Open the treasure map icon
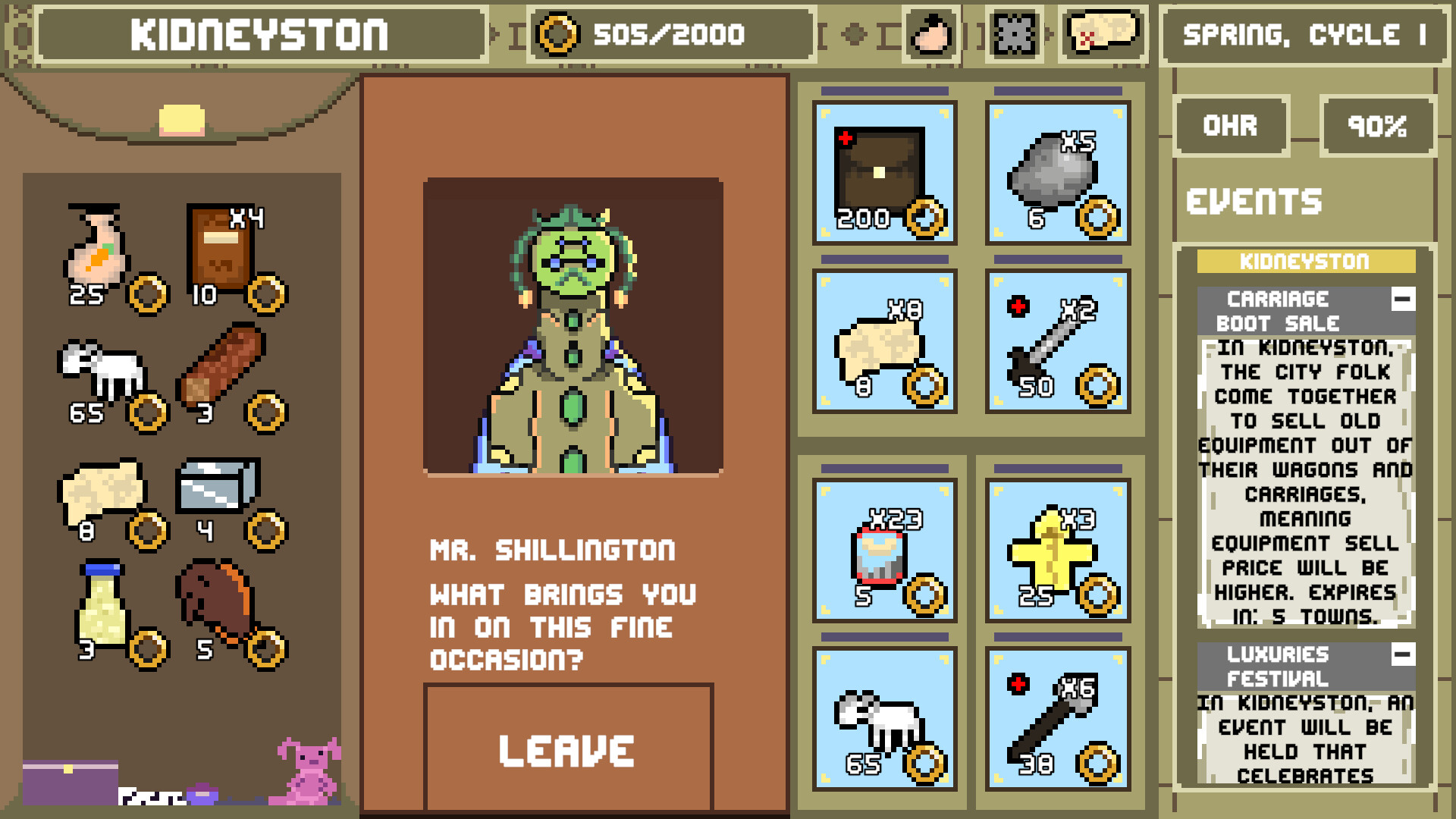1456x819 pixels. point(1103,33)
